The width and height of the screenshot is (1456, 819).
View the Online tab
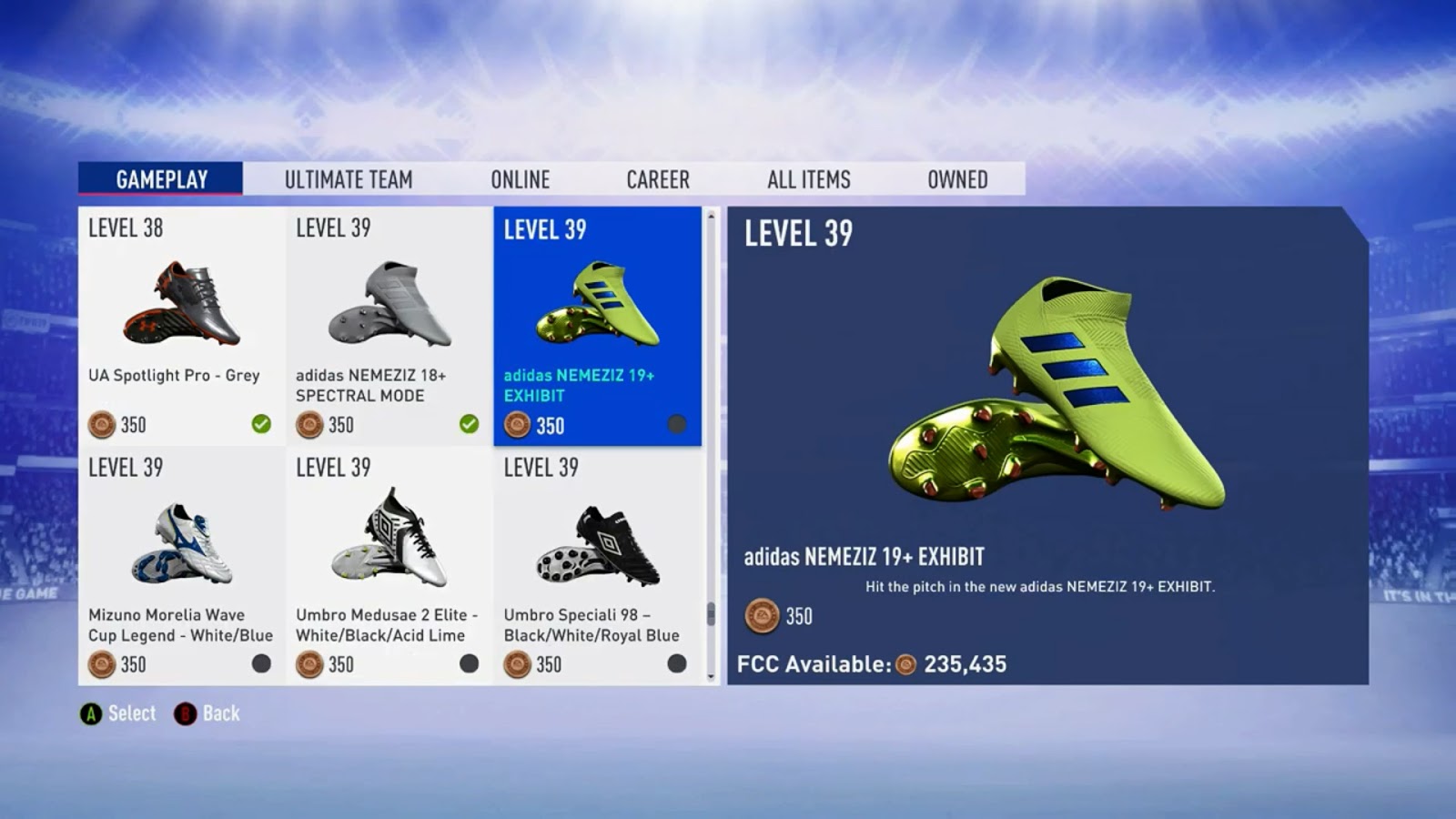tap(521, 179)
